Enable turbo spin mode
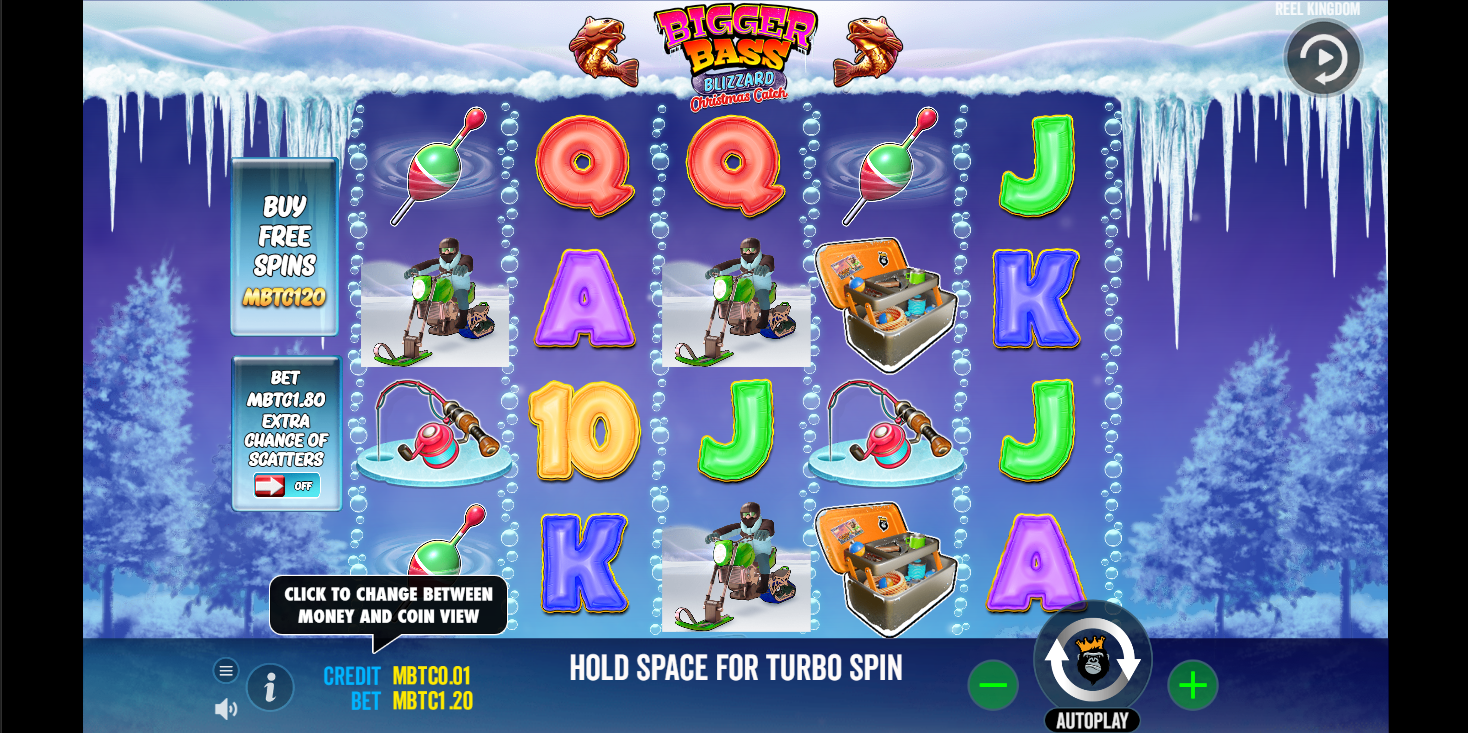Screen dimensions: 1468x733 point(737,667)
